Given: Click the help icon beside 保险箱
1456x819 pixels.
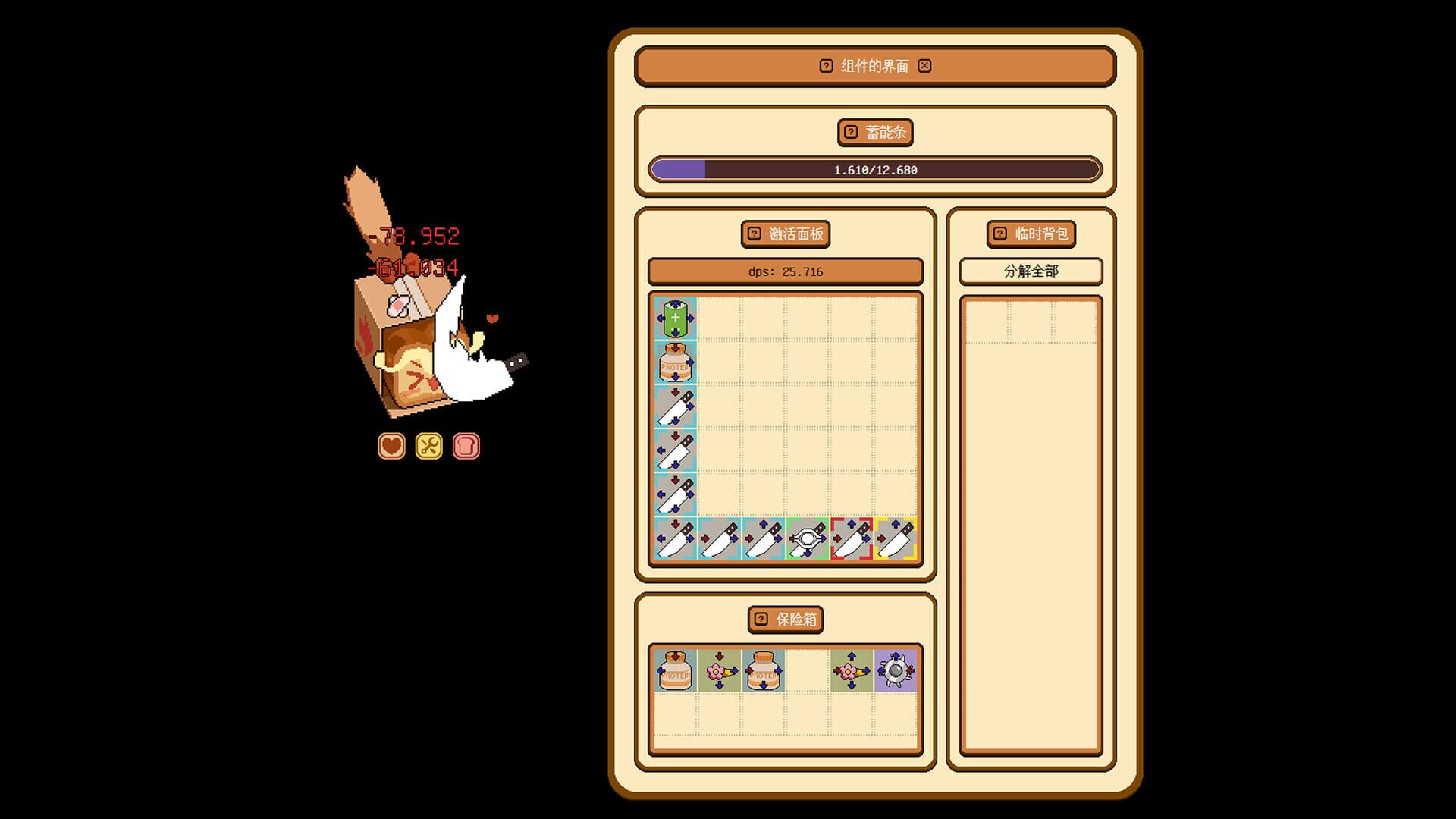Looking at the screenshot, I should coord(761,620).
